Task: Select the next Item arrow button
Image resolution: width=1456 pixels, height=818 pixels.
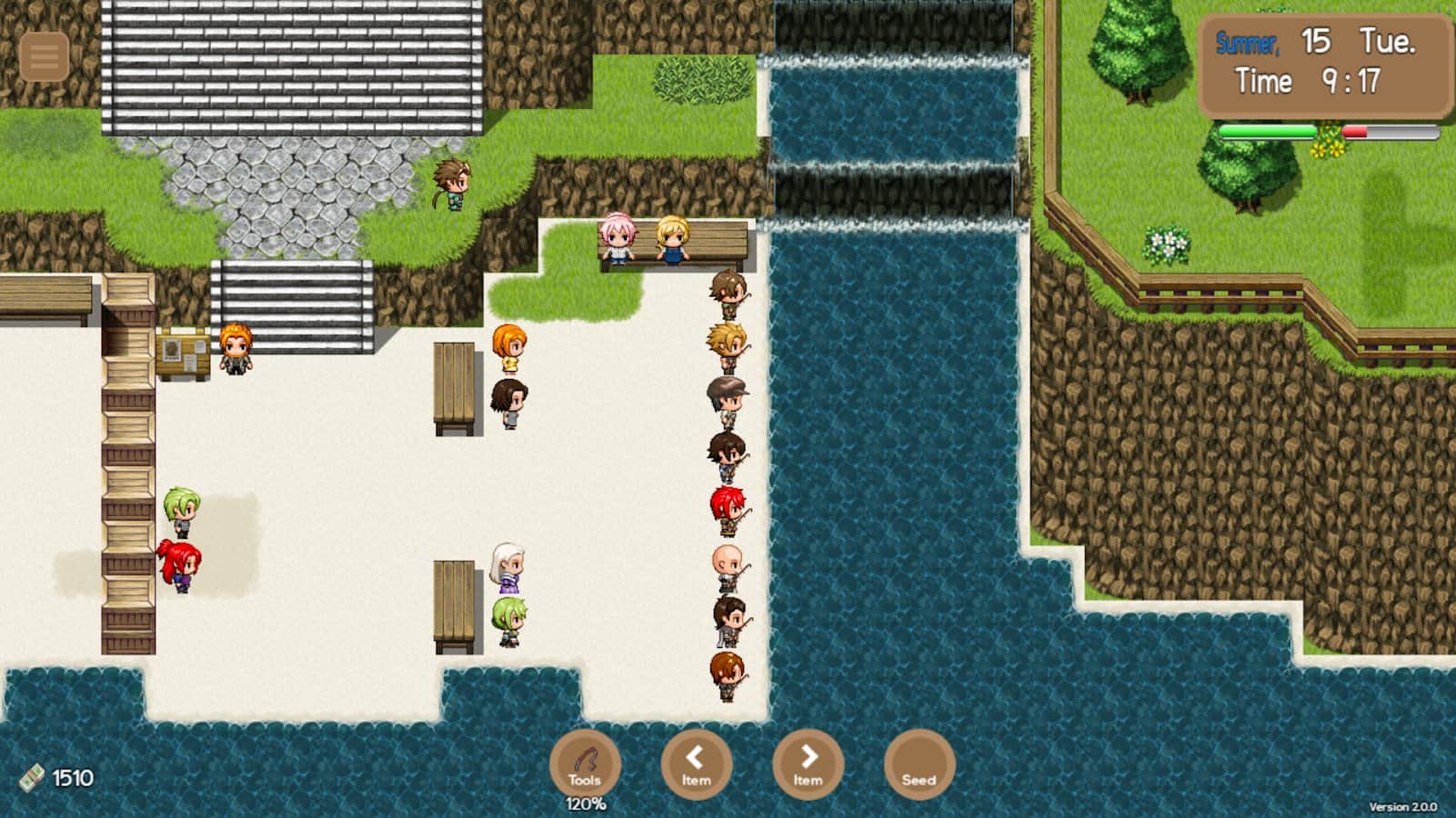Action: tap(808, 764)
